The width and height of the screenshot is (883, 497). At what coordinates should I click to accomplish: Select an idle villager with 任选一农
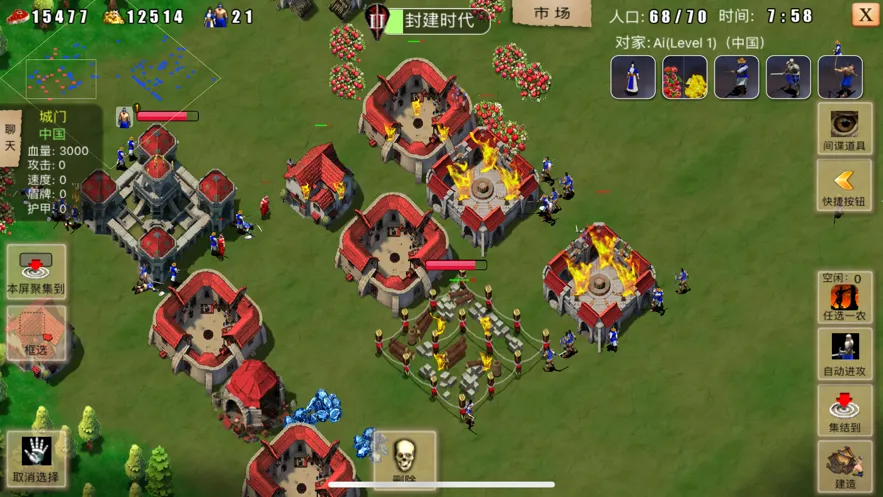pyautogui.click(x=844, y=299)
